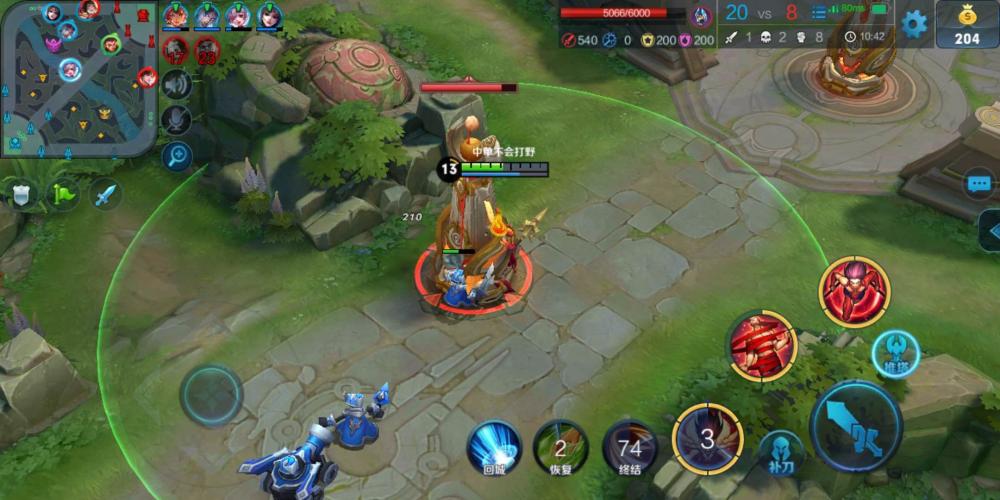The image size is (1000, 500).
Task: Tap the battlefield minimap
Action: (79, 78)
